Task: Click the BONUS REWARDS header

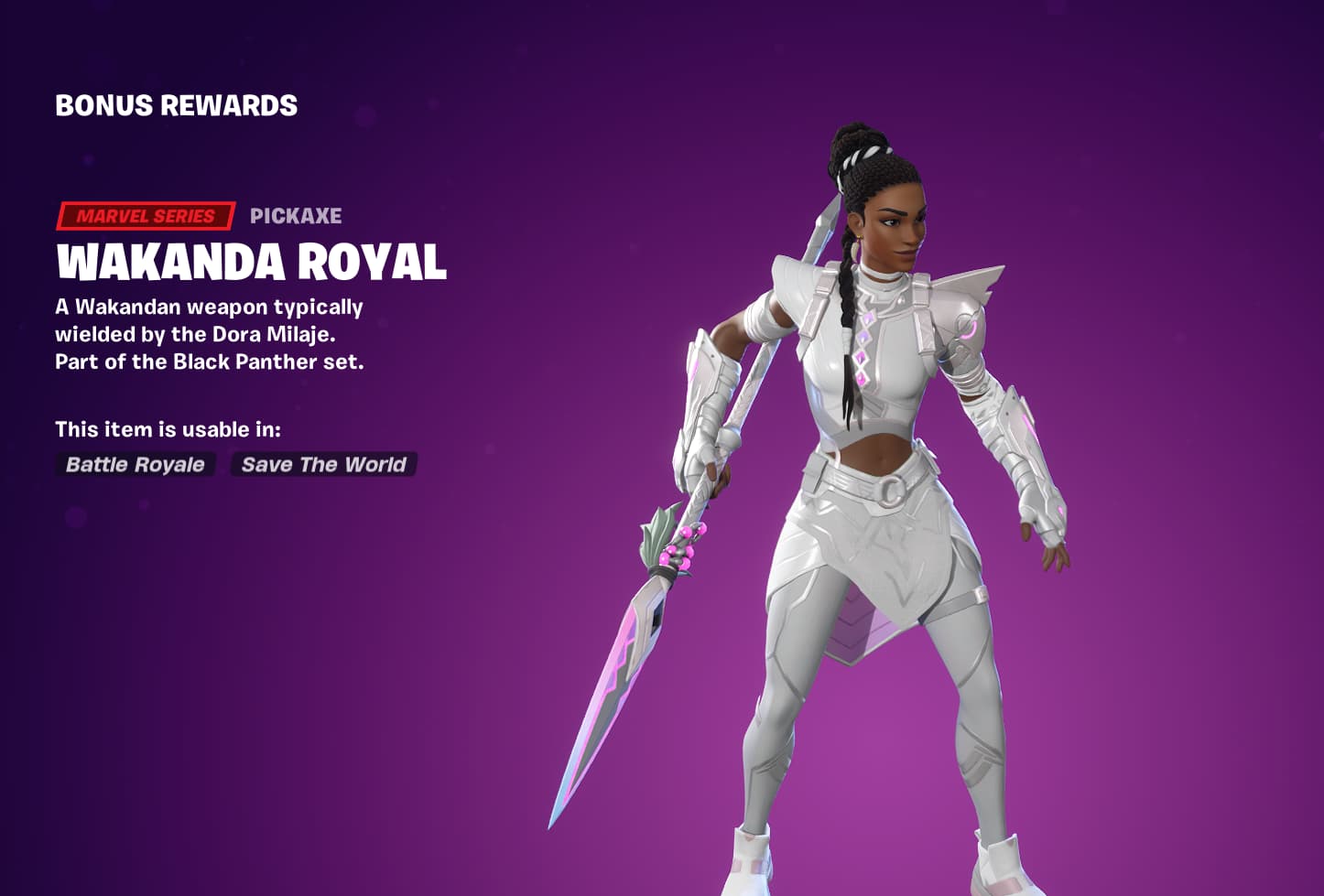Action: 176,105
